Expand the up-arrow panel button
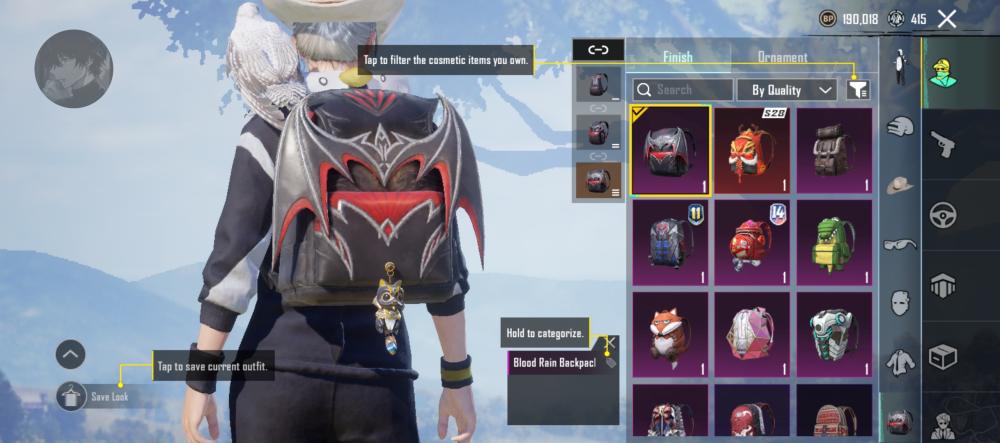1000x443 pixels. [x=71, y=353]
